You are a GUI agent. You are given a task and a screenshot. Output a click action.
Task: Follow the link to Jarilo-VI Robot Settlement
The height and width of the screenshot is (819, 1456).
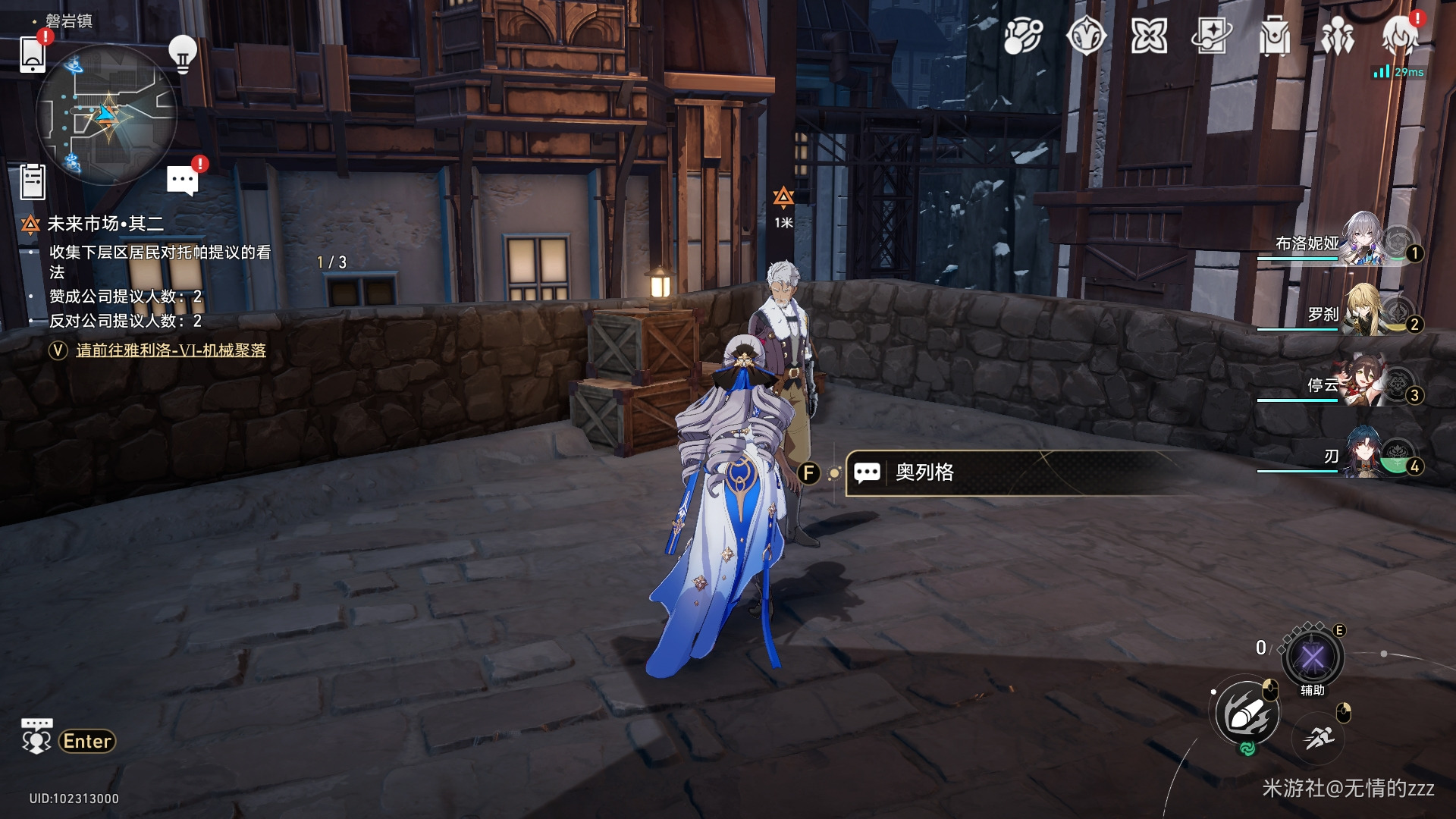171,350
